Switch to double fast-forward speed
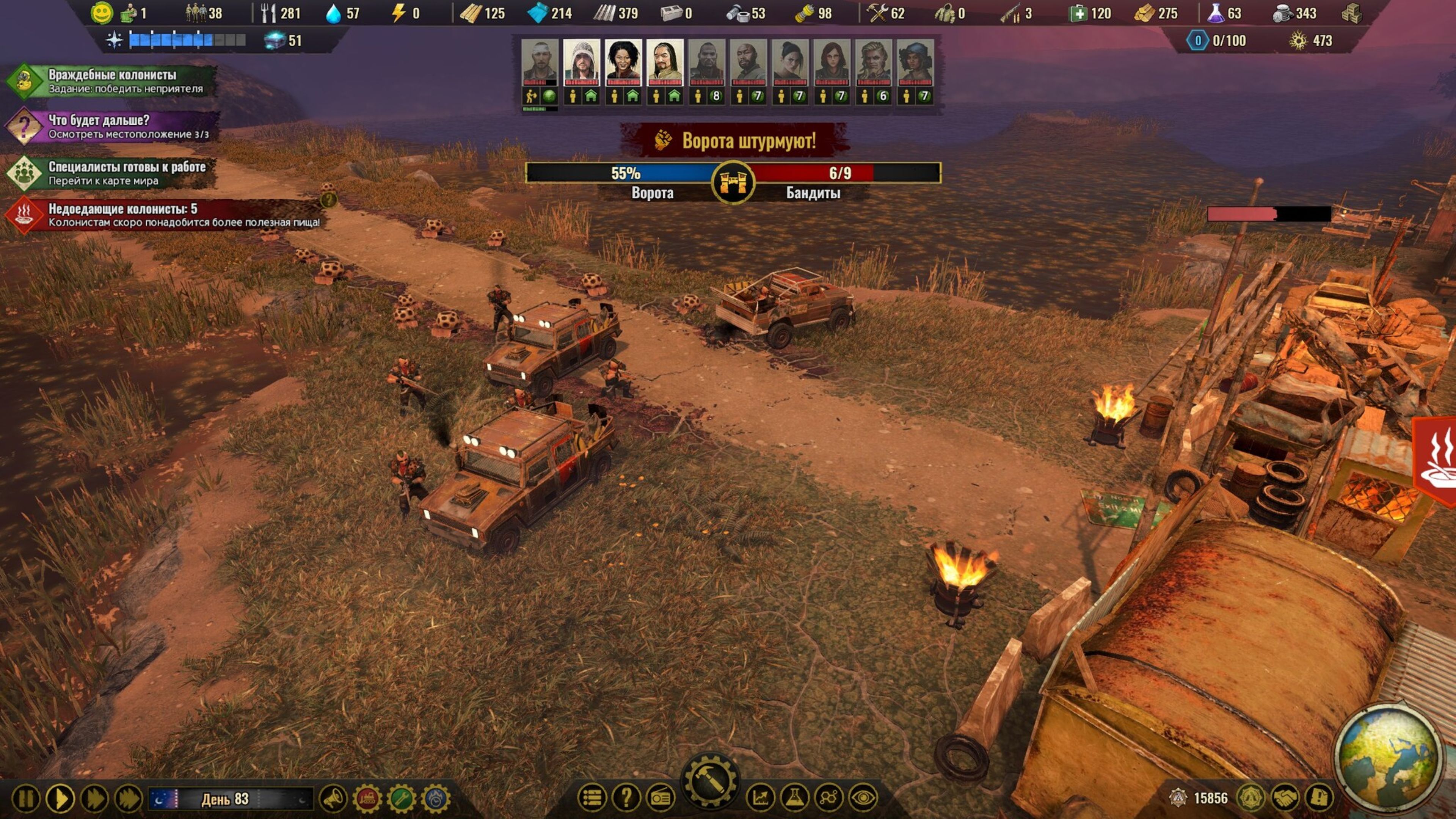 94,799
